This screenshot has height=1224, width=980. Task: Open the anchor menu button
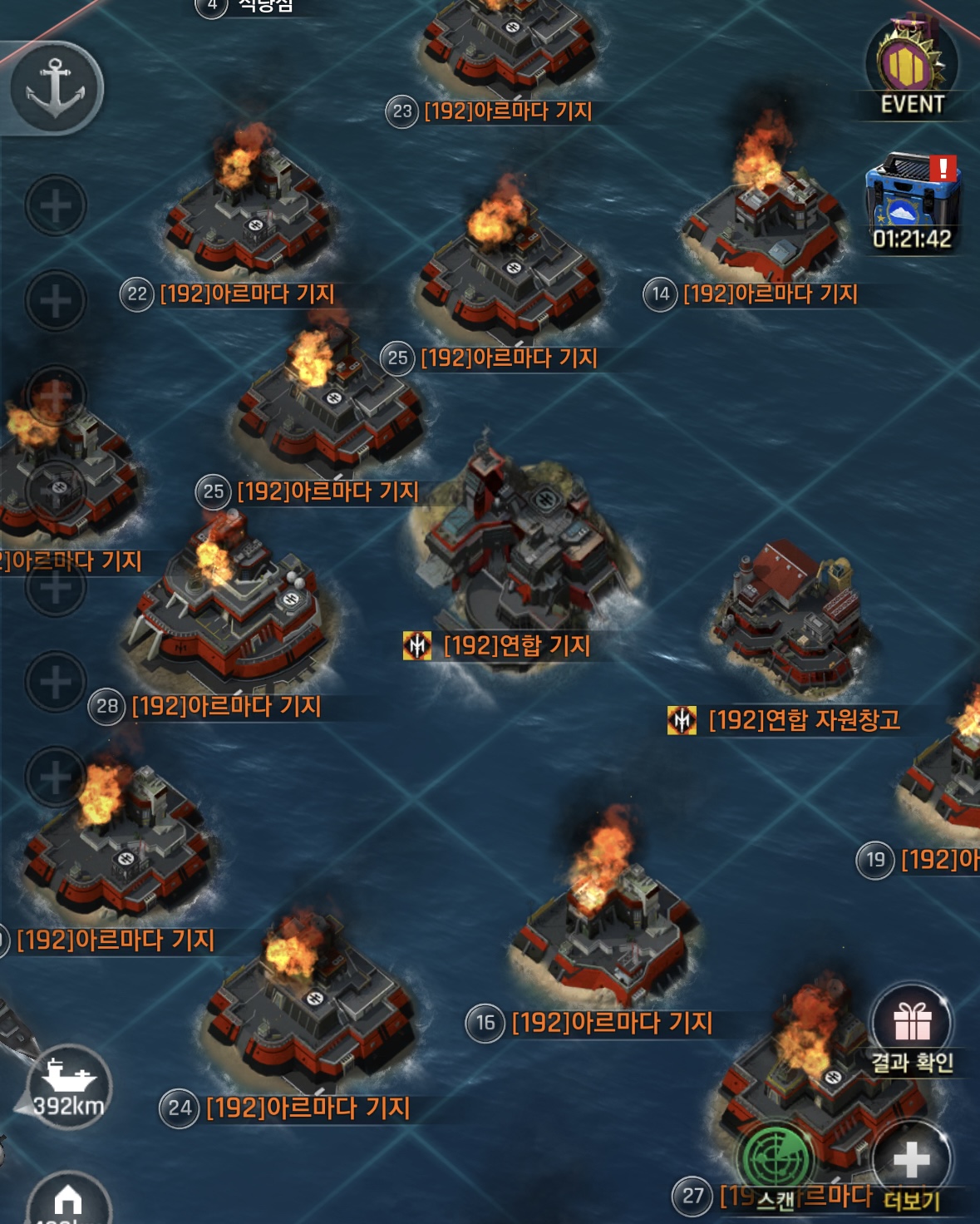tap(56, 87)
